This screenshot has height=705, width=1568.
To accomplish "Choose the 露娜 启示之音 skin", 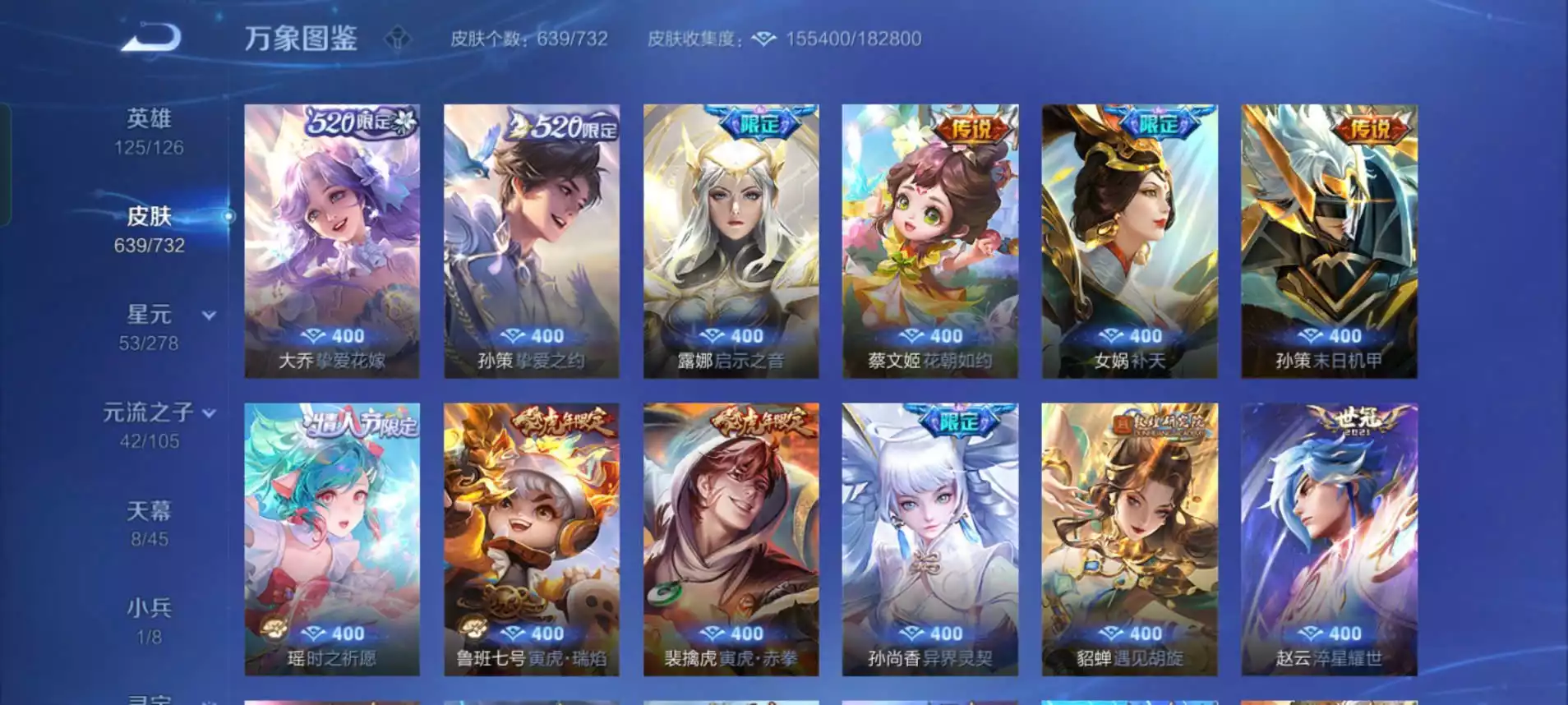I will point(731,241).
